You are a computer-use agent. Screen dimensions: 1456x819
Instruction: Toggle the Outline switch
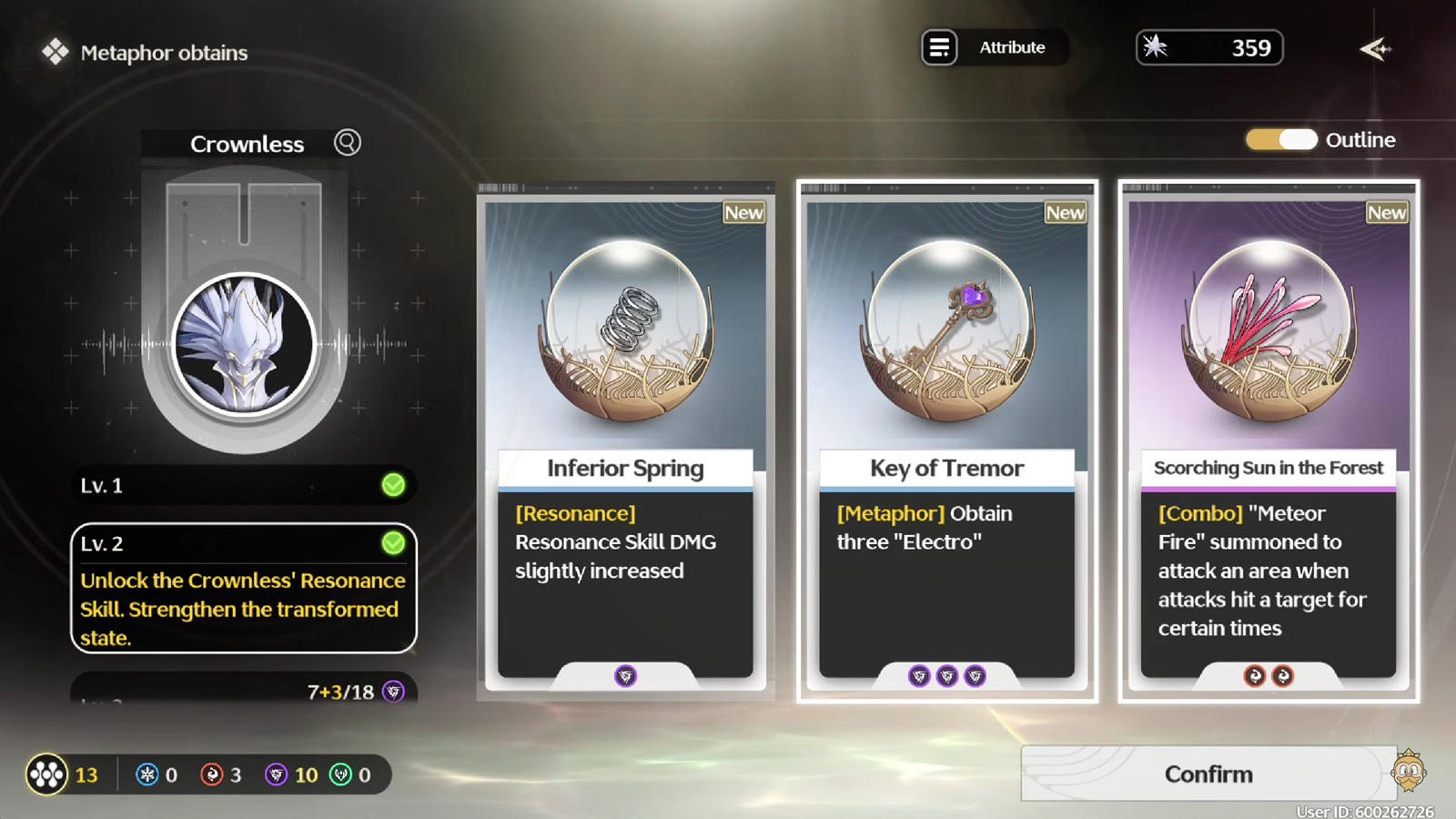[x=1282, y=139]
